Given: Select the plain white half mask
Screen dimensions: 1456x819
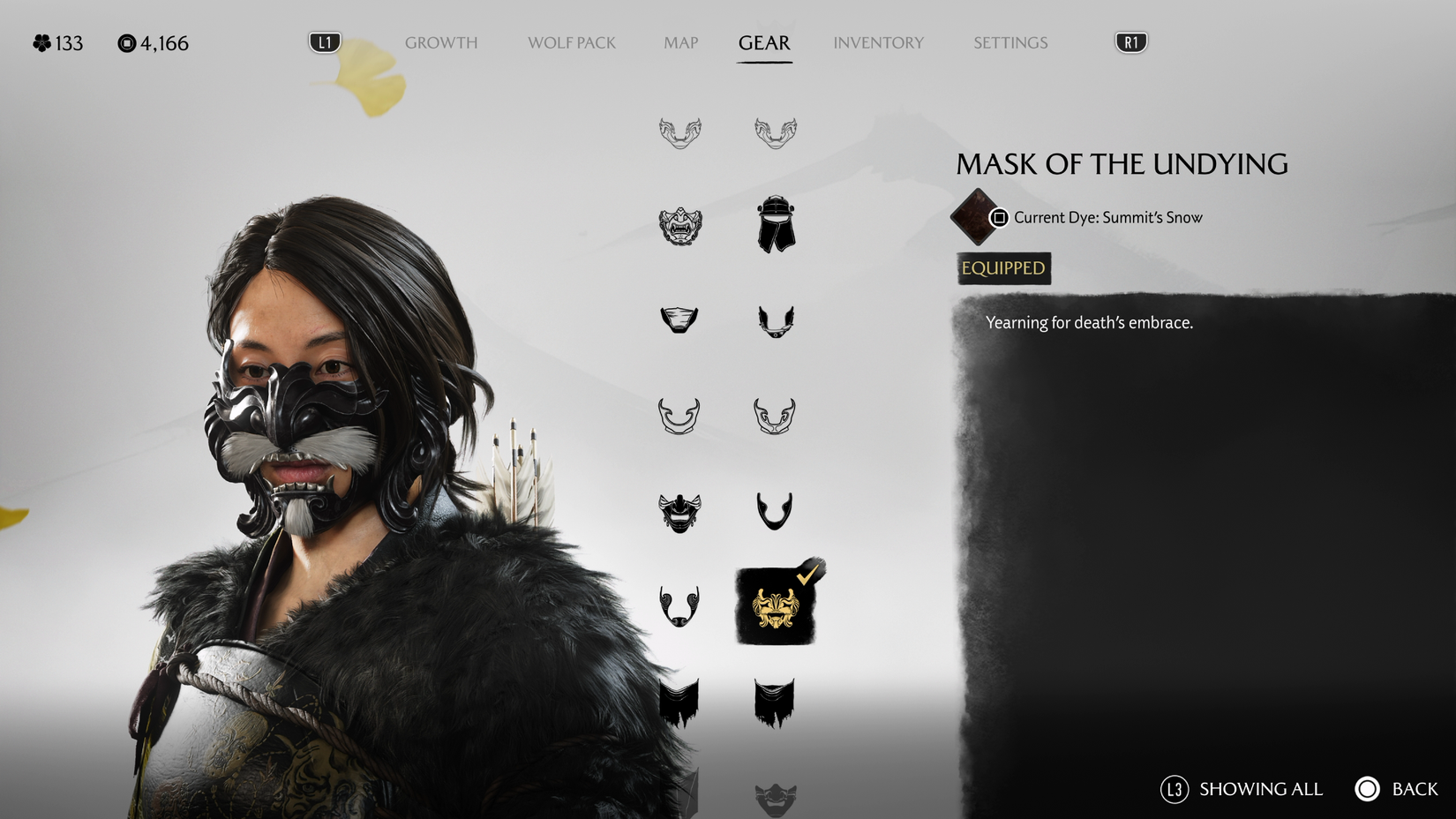Looking at the screenshot, I should [679, 319].
